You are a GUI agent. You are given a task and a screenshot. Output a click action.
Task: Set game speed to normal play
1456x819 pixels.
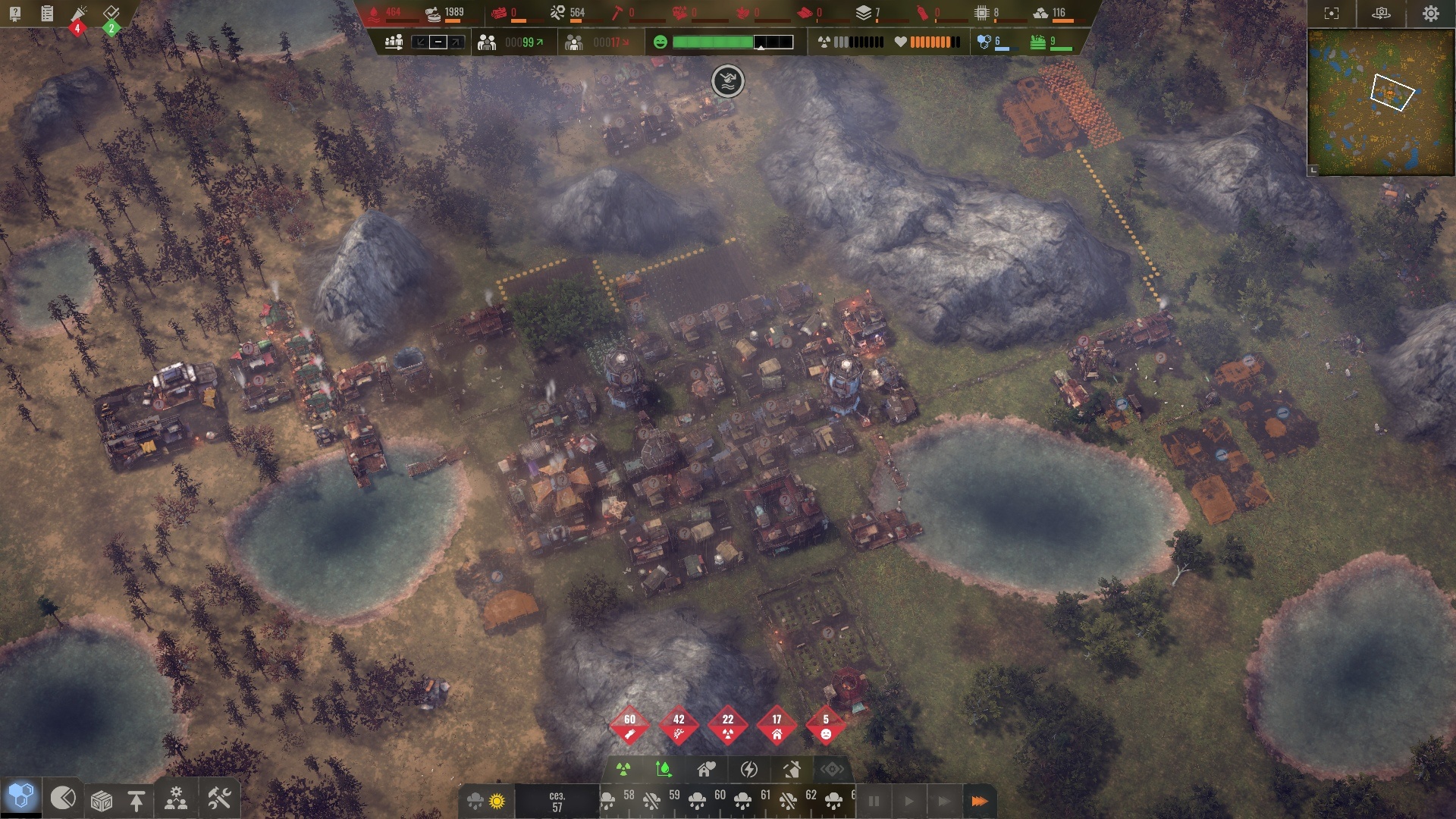coord(908,801)
